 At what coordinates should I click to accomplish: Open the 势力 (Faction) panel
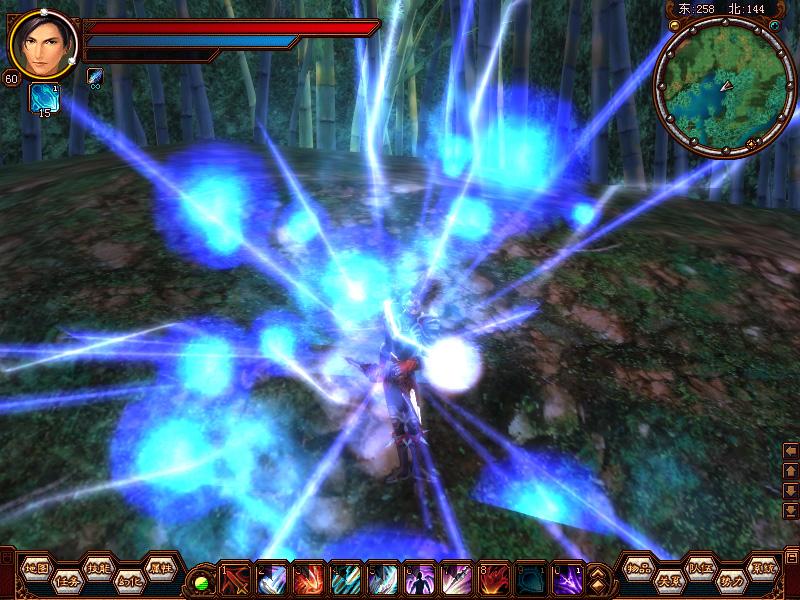coord(732,580)
